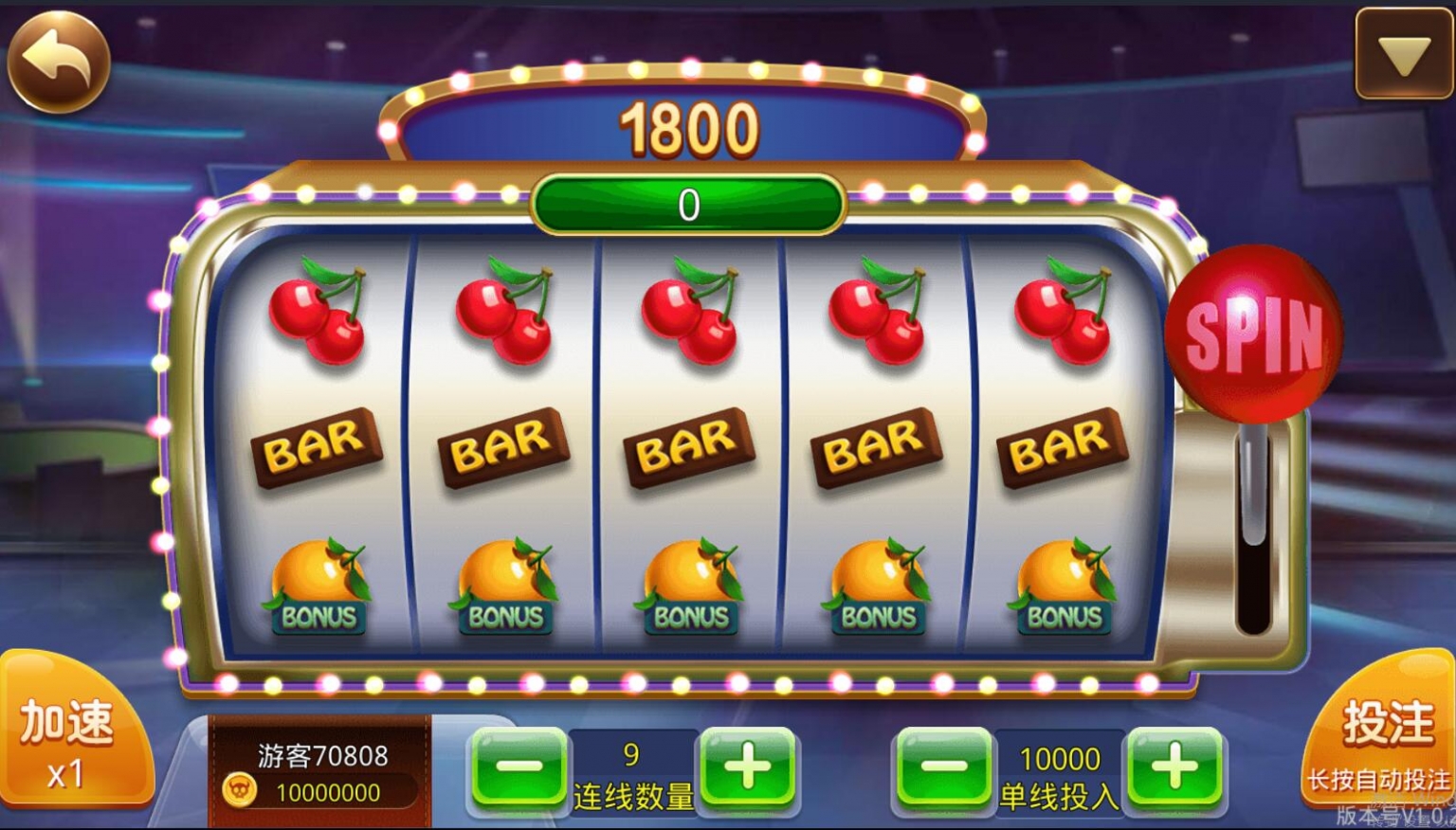Increase the 连线数量 line count
The height and width of the screenshot is (830, 1456).
748,767
